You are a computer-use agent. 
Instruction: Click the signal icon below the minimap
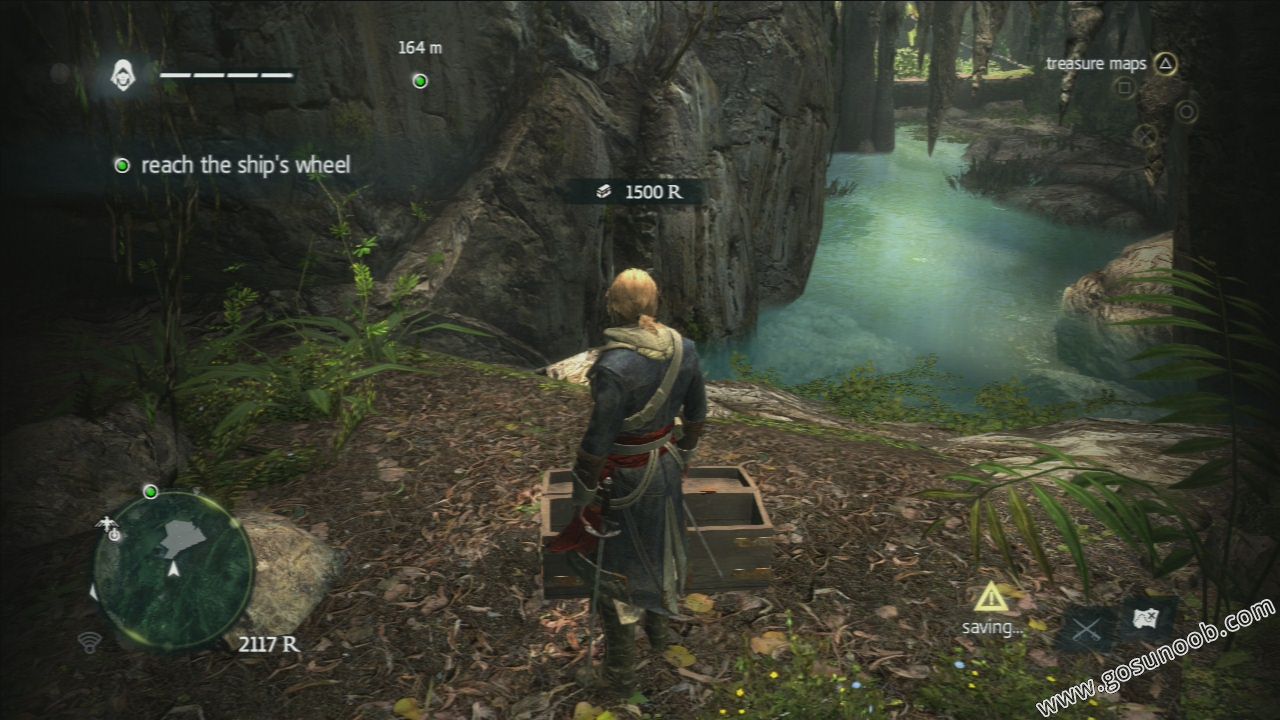[89, 641]
